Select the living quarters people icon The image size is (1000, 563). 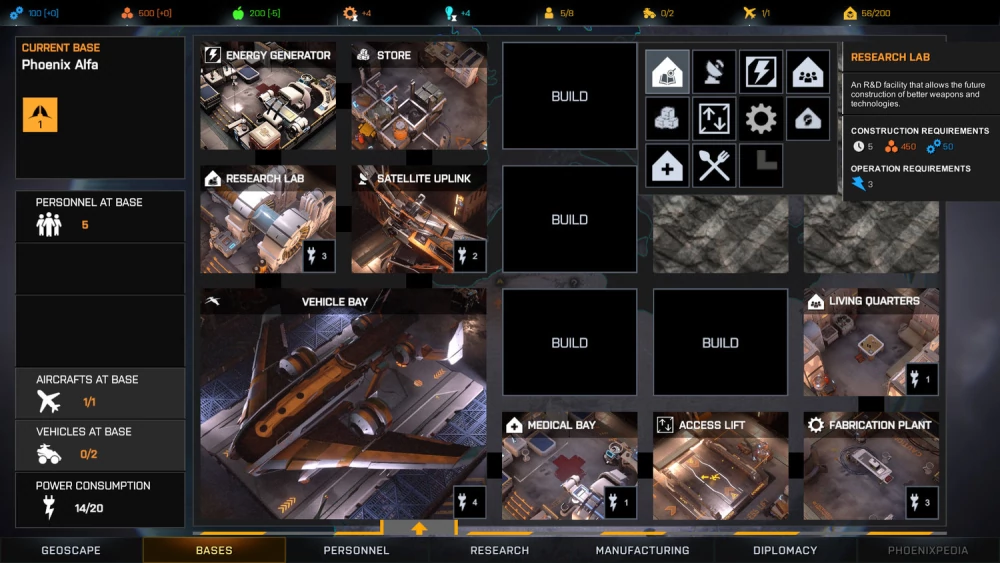[808, 72]
